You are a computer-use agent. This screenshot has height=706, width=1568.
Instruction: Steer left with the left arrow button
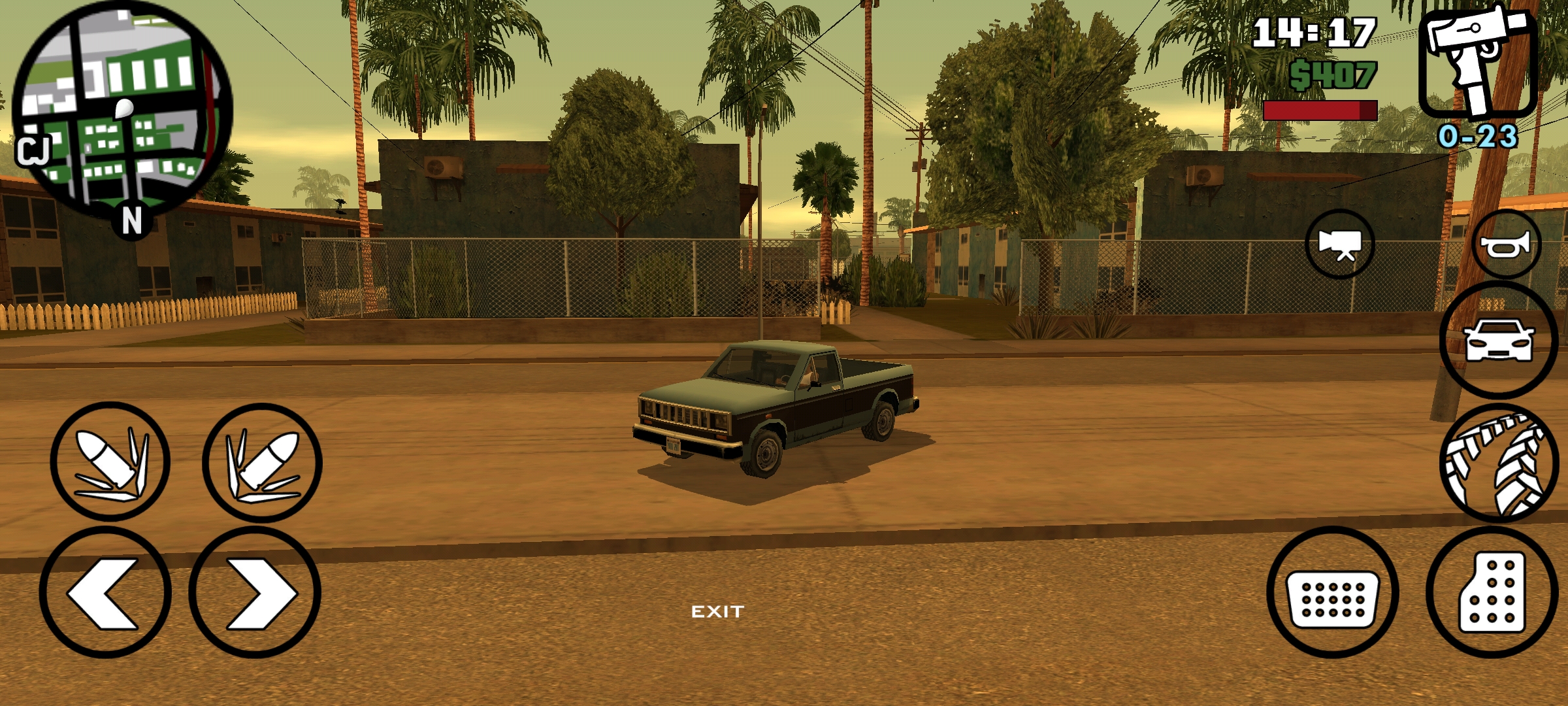tap(105, 593)
